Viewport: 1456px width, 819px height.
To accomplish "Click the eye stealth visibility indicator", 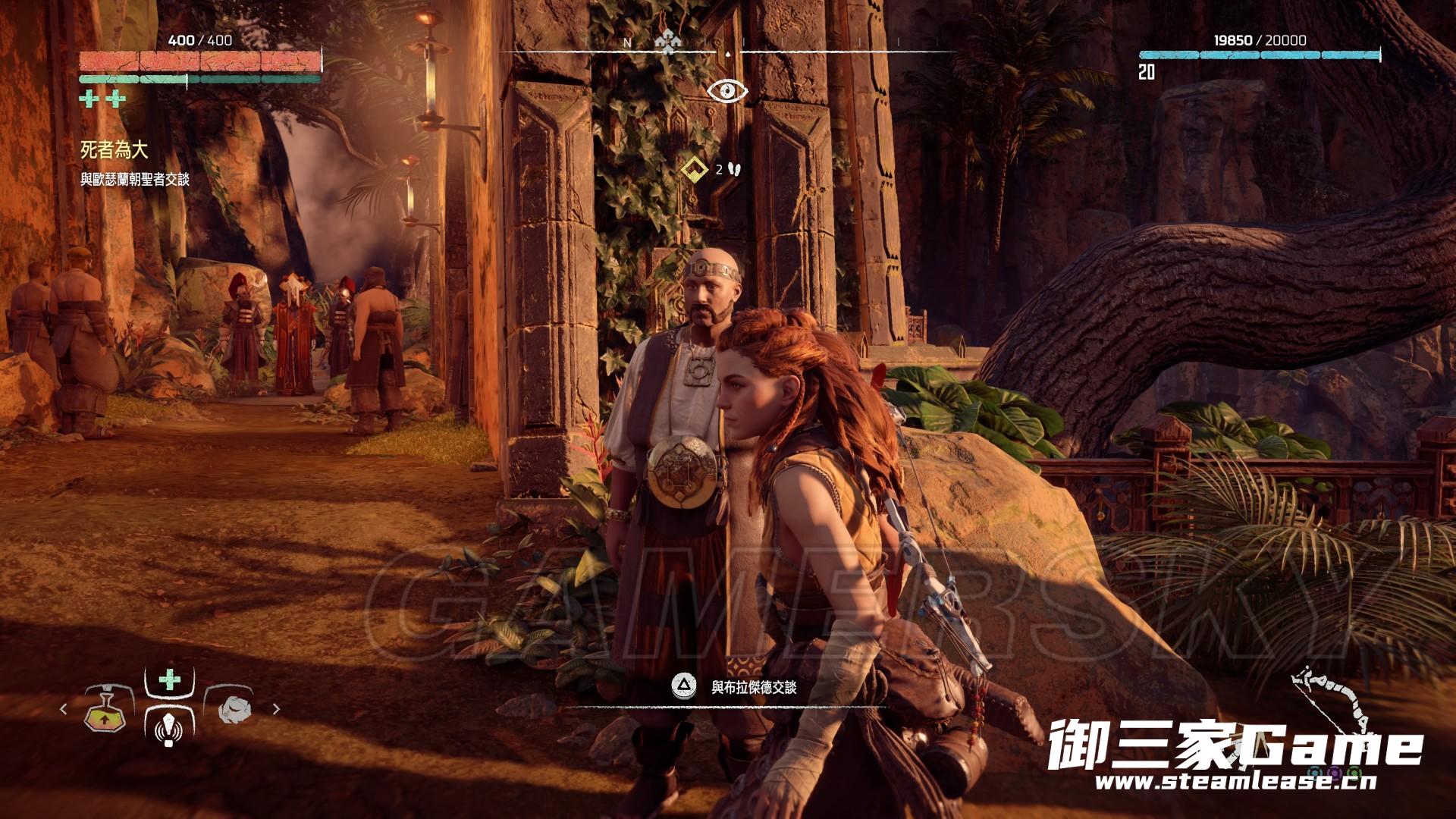I will (727, 92).
